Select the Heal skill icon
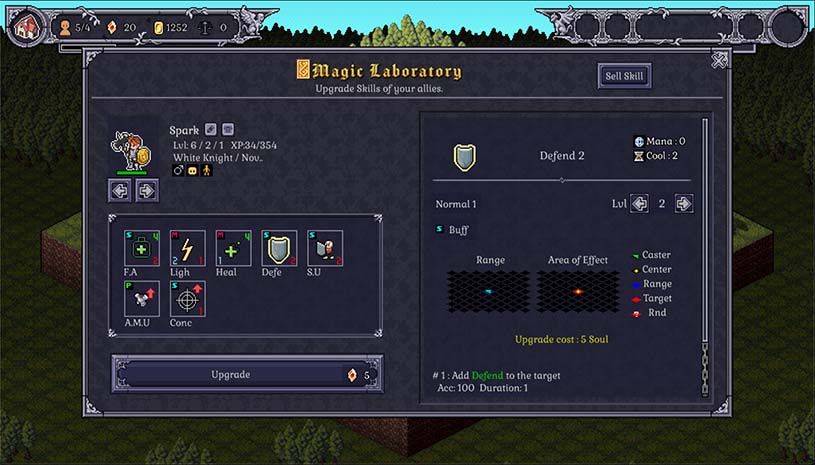 [x=233, y=248]
